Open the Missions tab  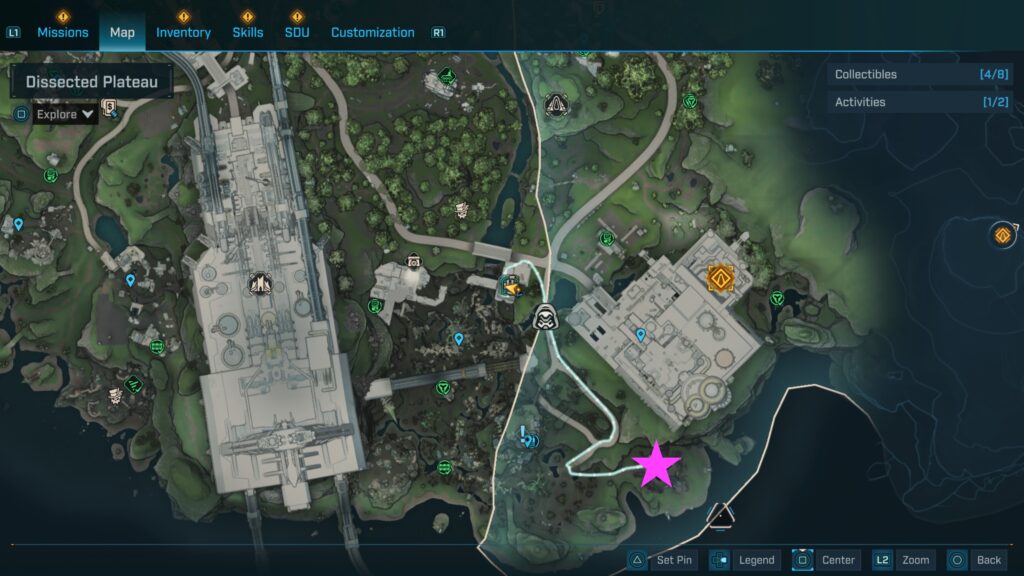coord(63,32)
